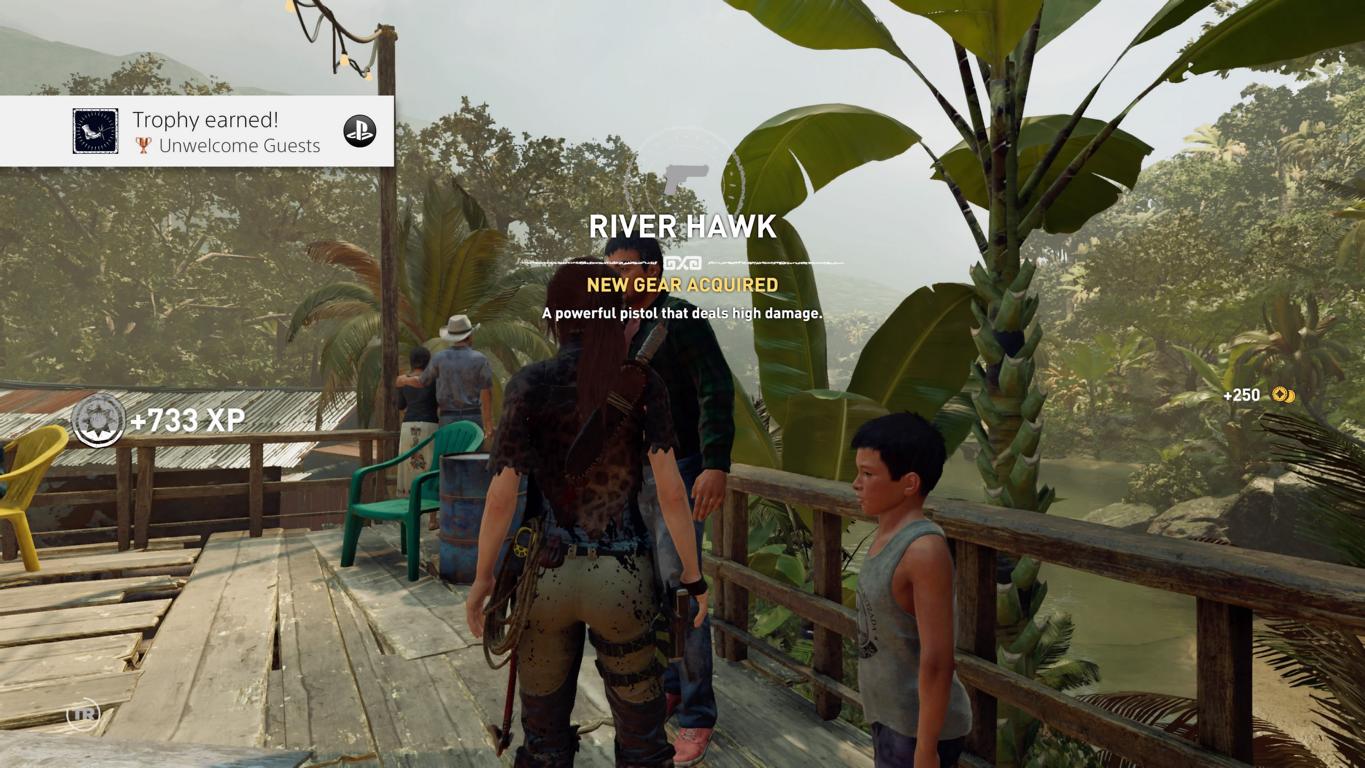Click the gold coins icon
The height and width of the screenshot is (768, 1365).
[1283, 395]
